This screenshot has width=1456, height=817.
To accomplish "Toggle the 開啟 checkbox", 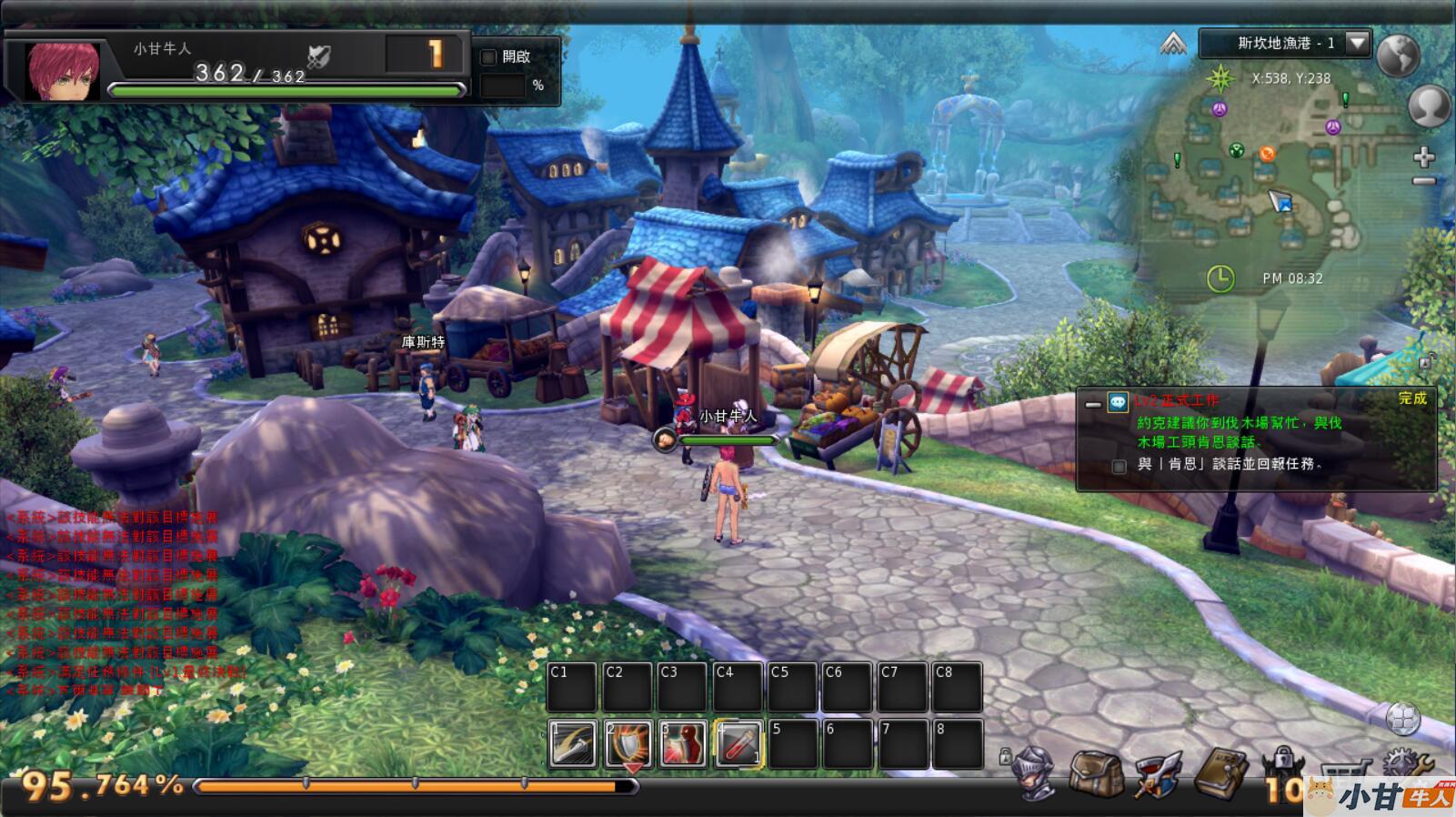I will pyautogui.click(x=488, y=57).
